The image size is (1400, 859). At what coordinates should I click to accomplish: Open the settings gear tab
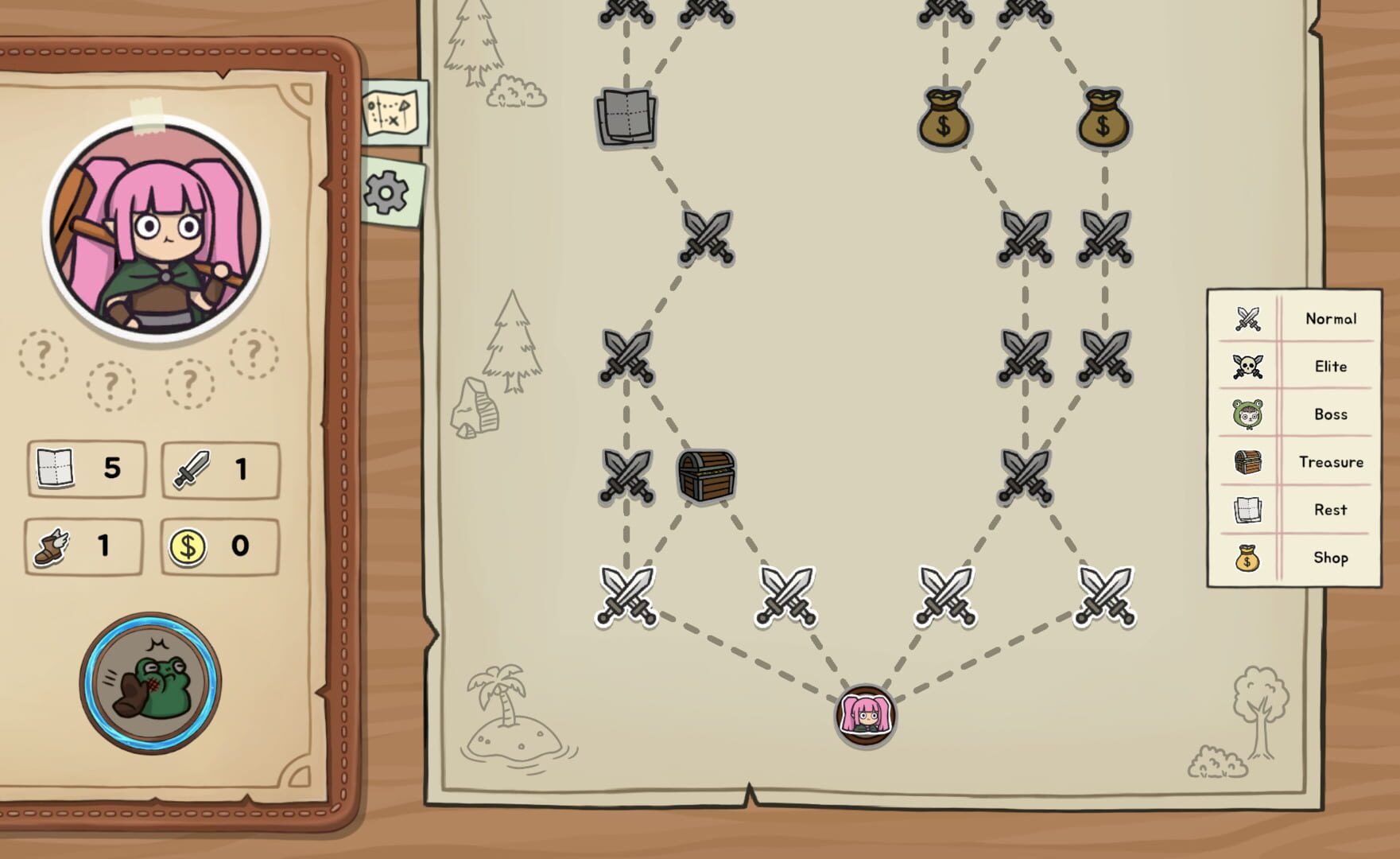pos(386,191)
